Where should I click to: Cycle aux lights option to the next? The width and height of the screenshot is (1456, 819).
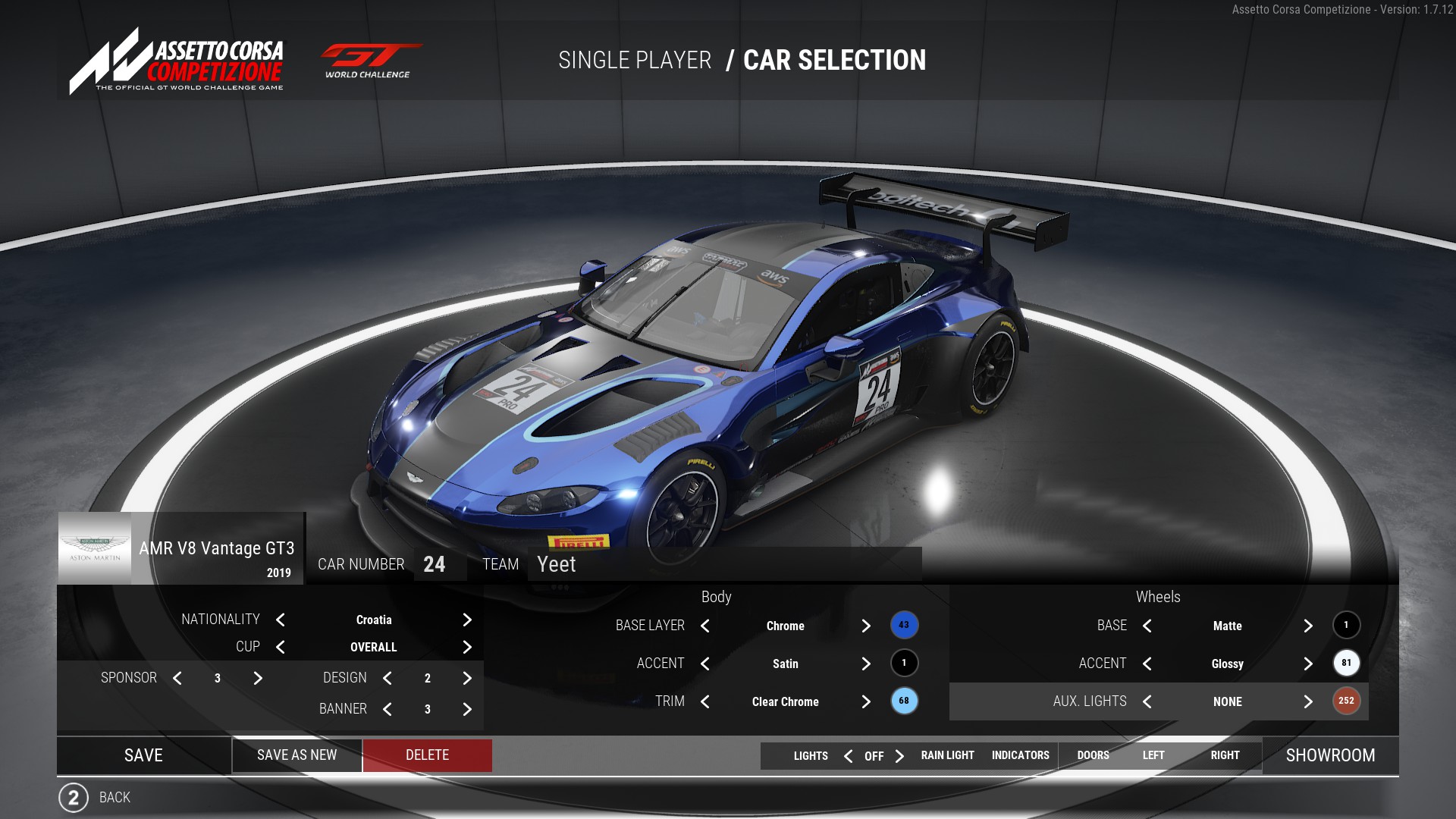(1308, 702)
